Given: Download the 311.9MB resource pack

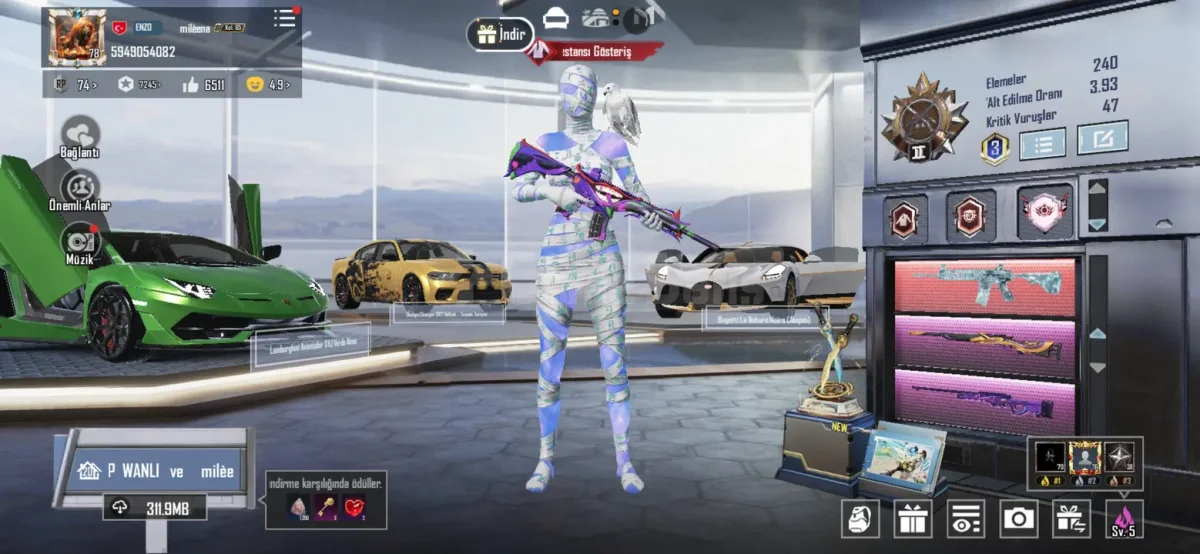Looking at the screenshot, I should click(154, 508).
